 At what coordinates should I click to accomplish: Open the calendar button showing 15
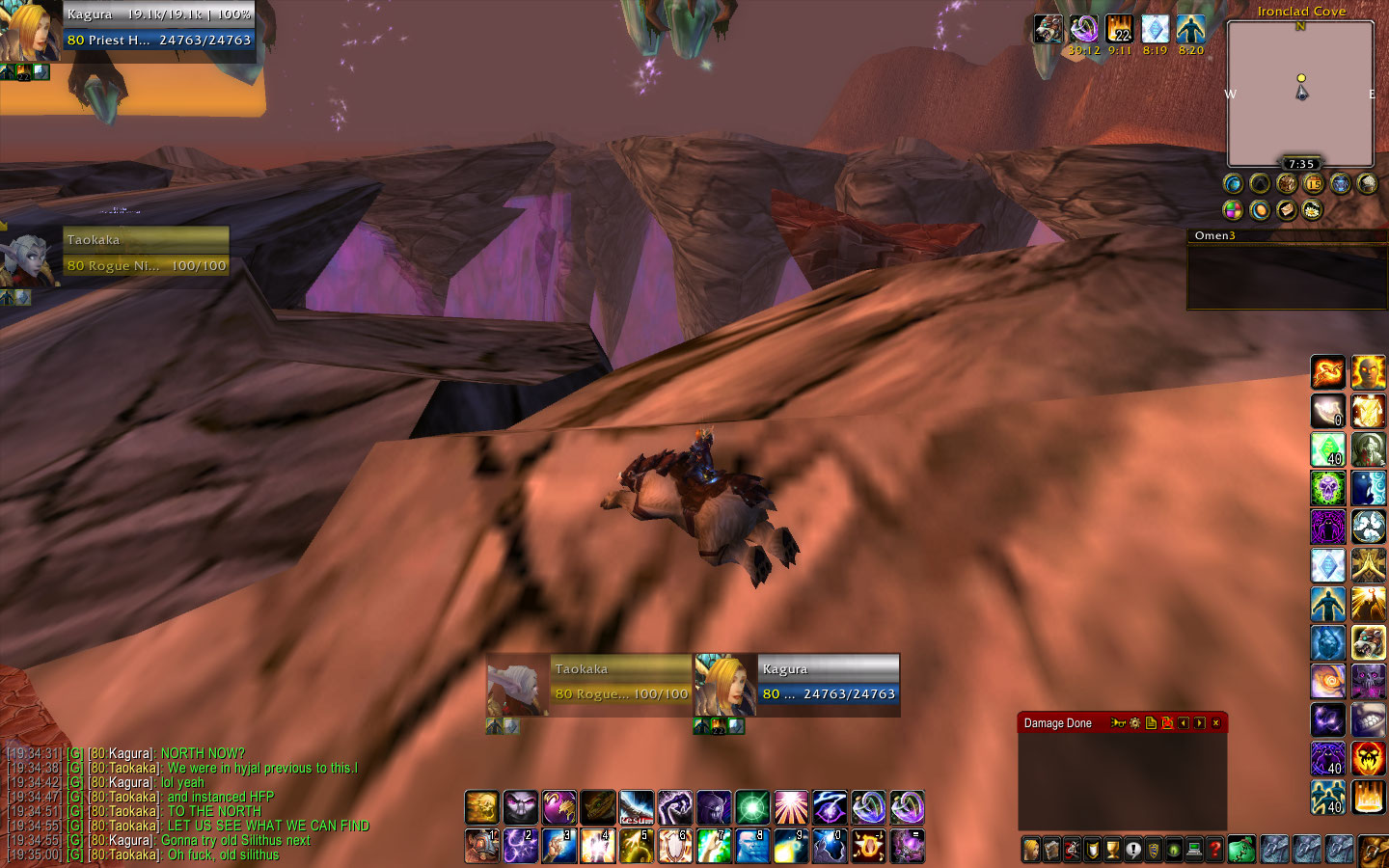pos(1313,183)
